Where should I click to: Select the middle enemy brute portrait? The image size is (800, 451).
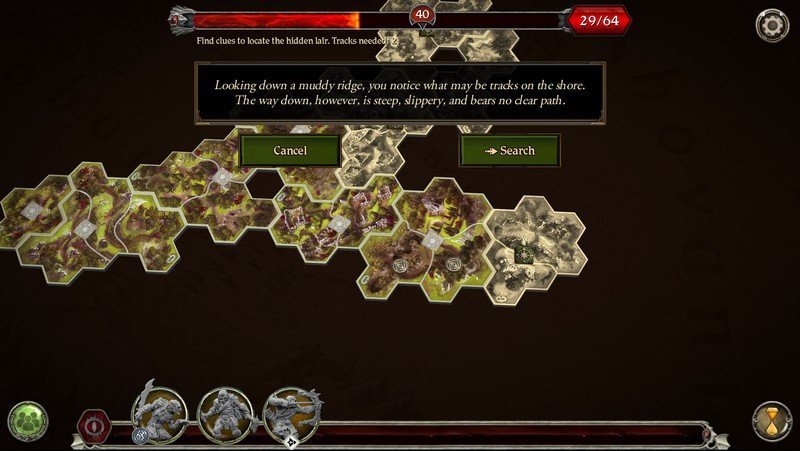(x=226, y=412)
